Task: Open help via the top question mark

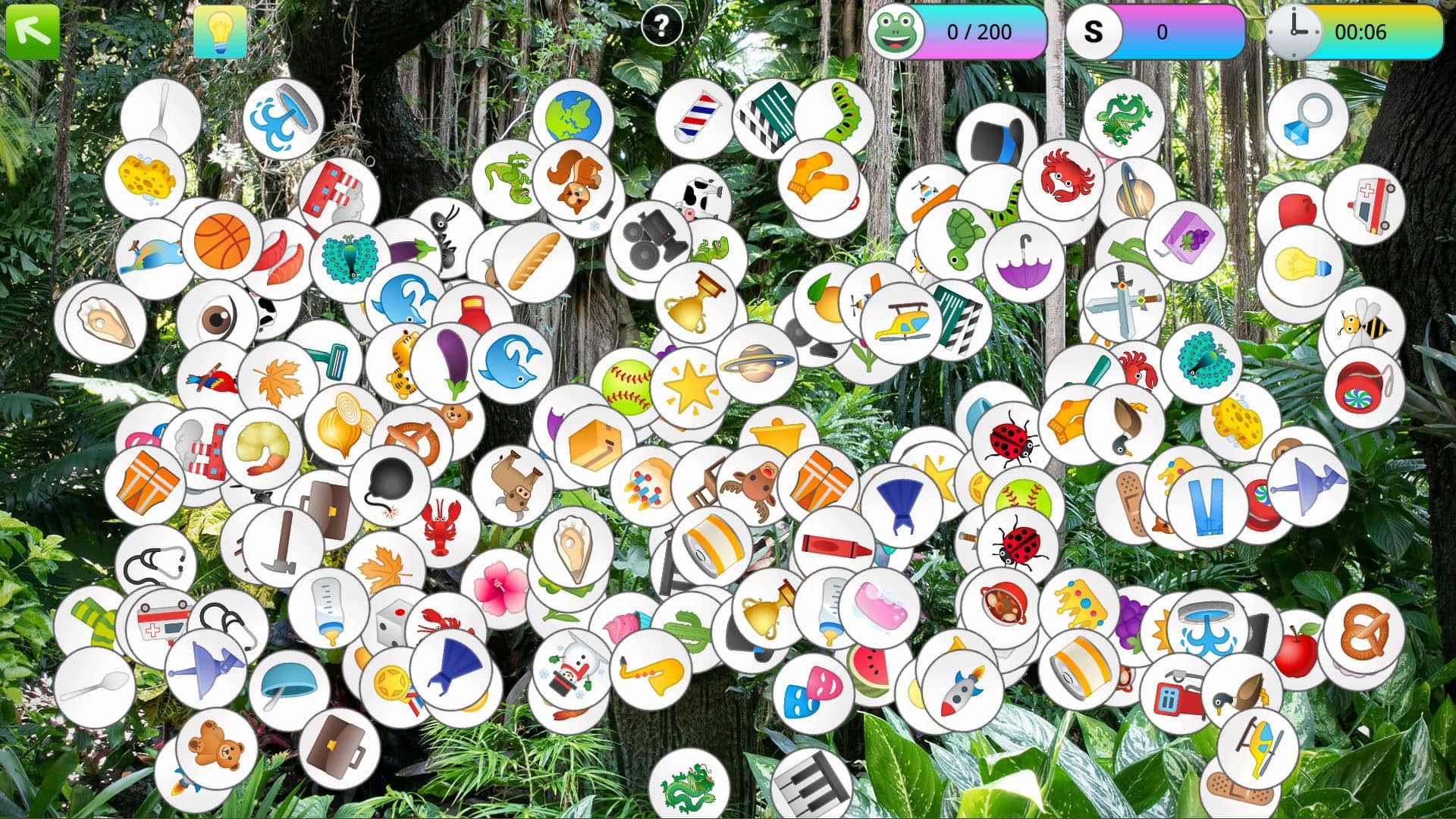Action: 661,27
